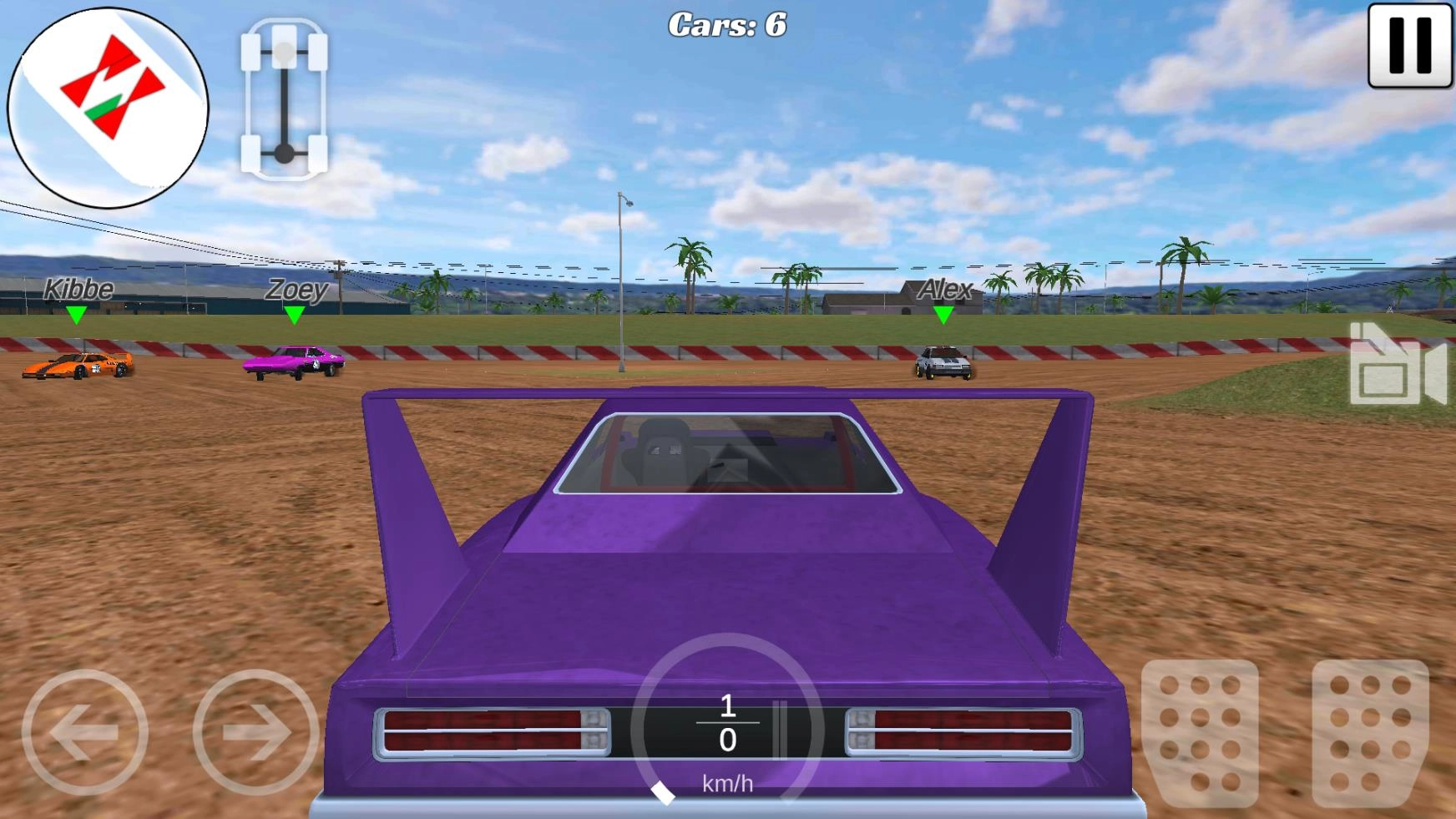Screen dimensions: 1456x819
Task: Tap the white diamond speed slider marker
Action: click(x=664, y=791)
